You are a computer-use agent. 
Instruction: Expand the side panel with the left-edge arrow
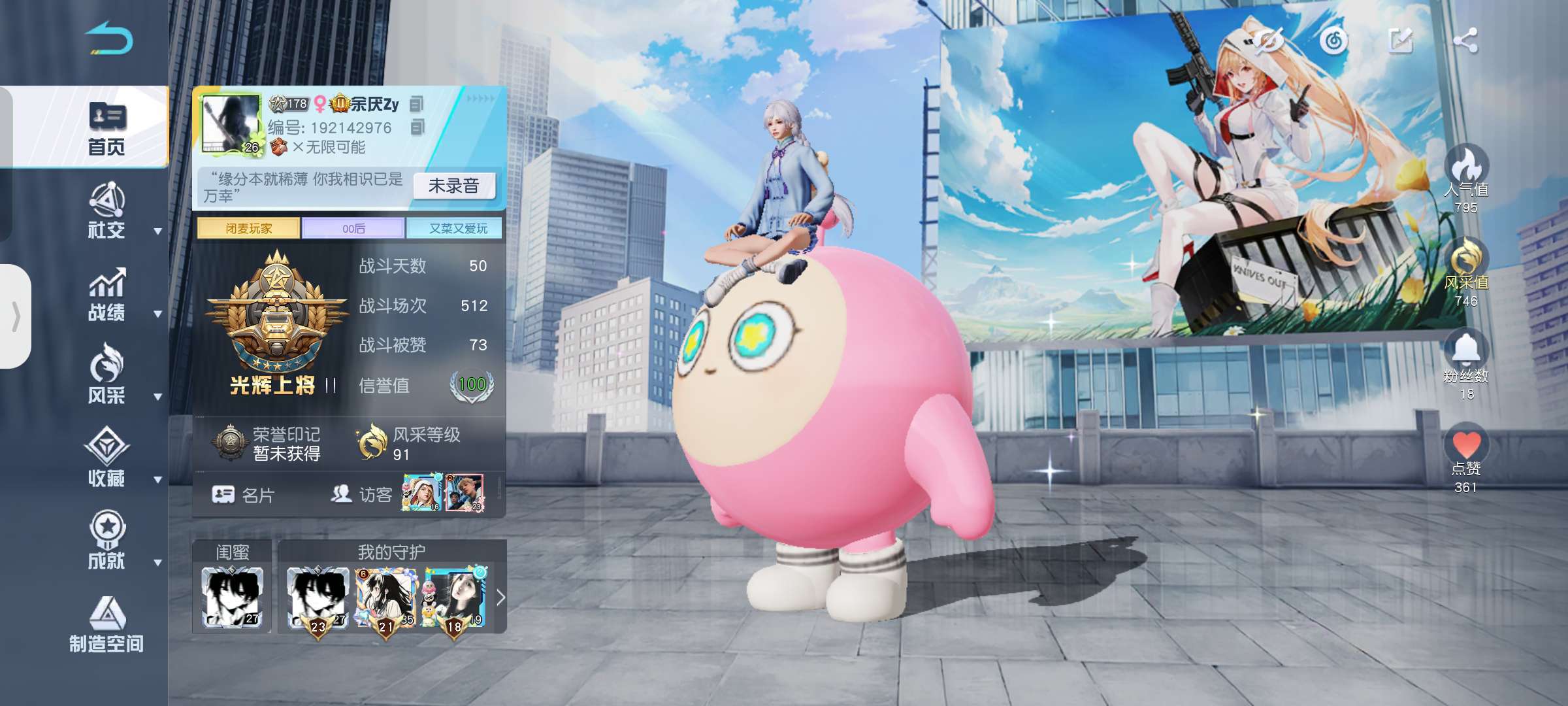pyautogui.click(x=16, y=316)
